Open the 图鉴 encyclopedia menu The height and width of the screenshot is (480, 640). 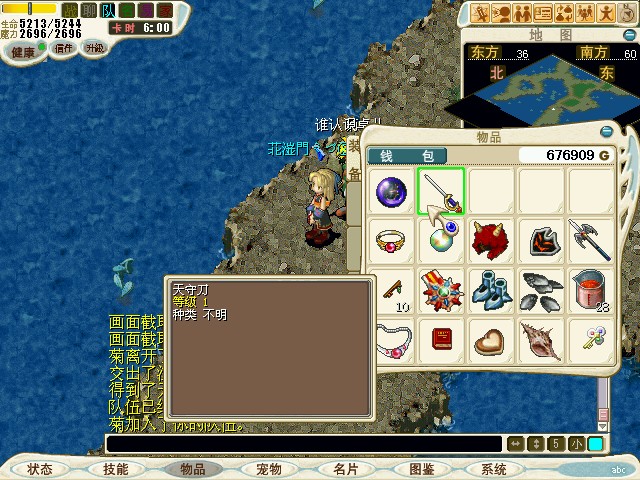pyautogui.click(x=421, y=469)
